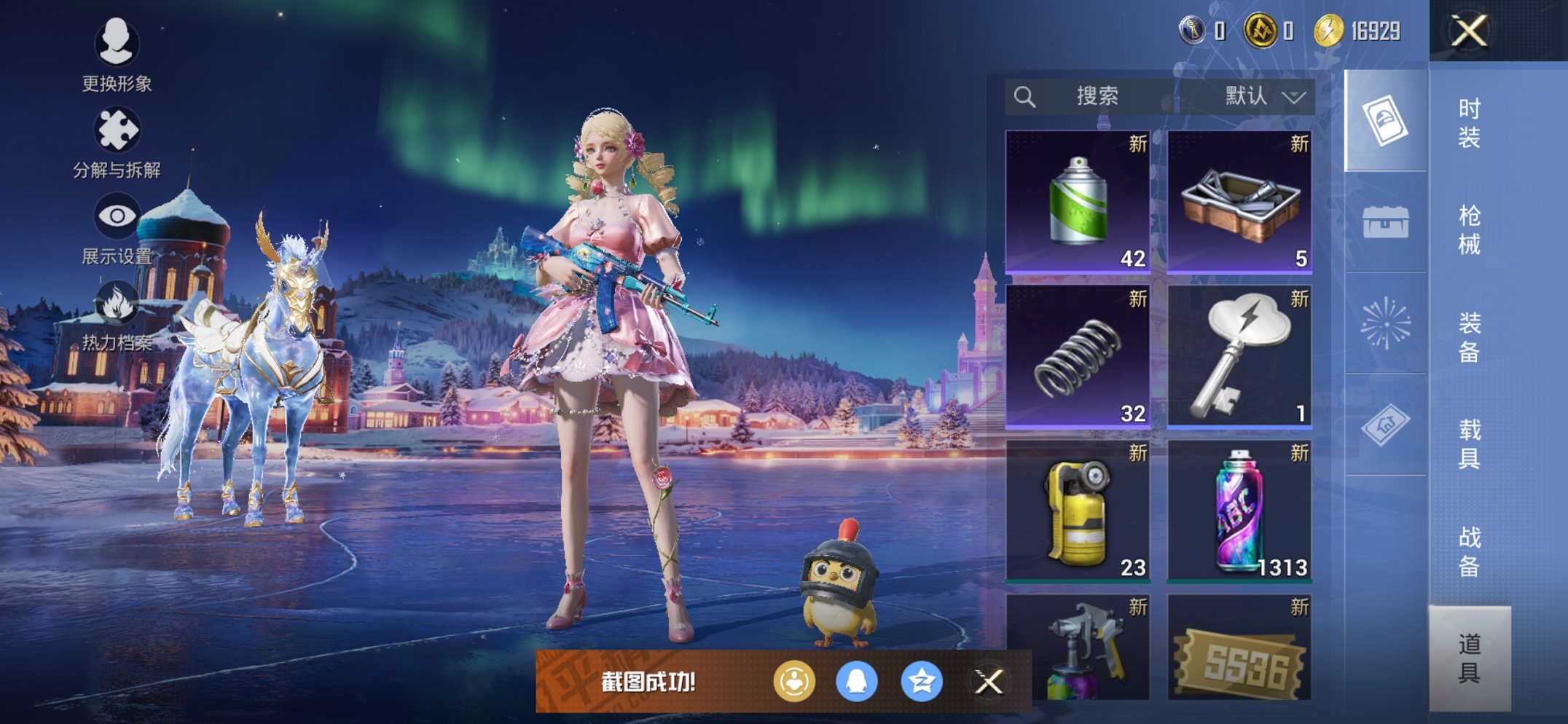The height and width of the screenshot is (724, 1568).
Task: Click the 搜索 search field
Action: tap(1097, 95)
